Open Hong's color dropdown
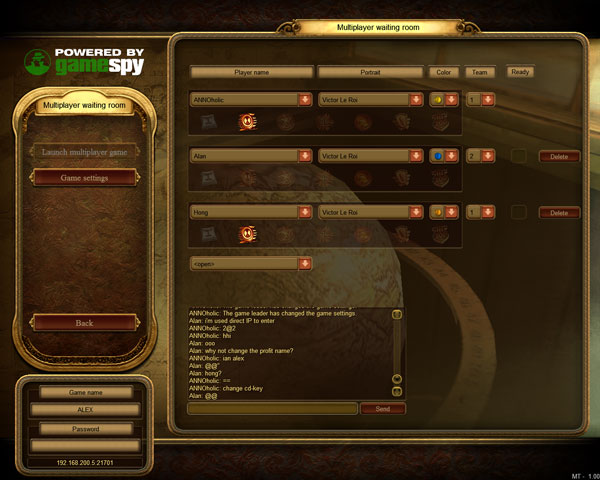Screen dimensions: 600x480 [x=452, y=212]
